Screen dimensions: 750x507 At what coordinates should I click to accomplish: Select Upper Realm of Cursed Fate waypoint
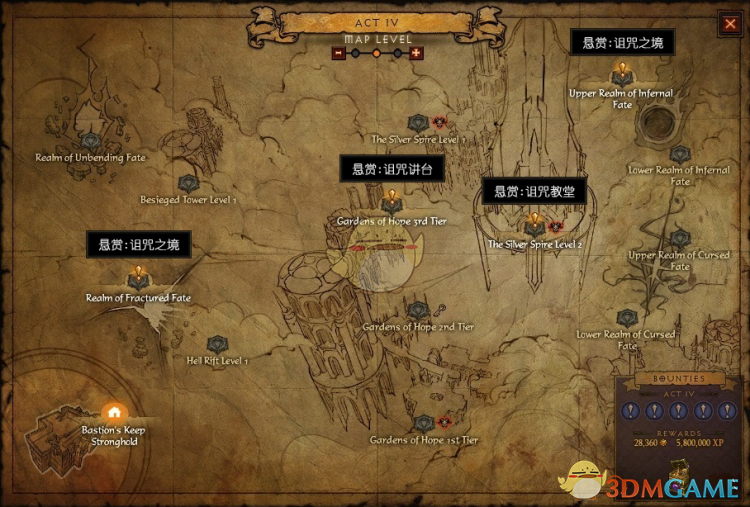680,239
